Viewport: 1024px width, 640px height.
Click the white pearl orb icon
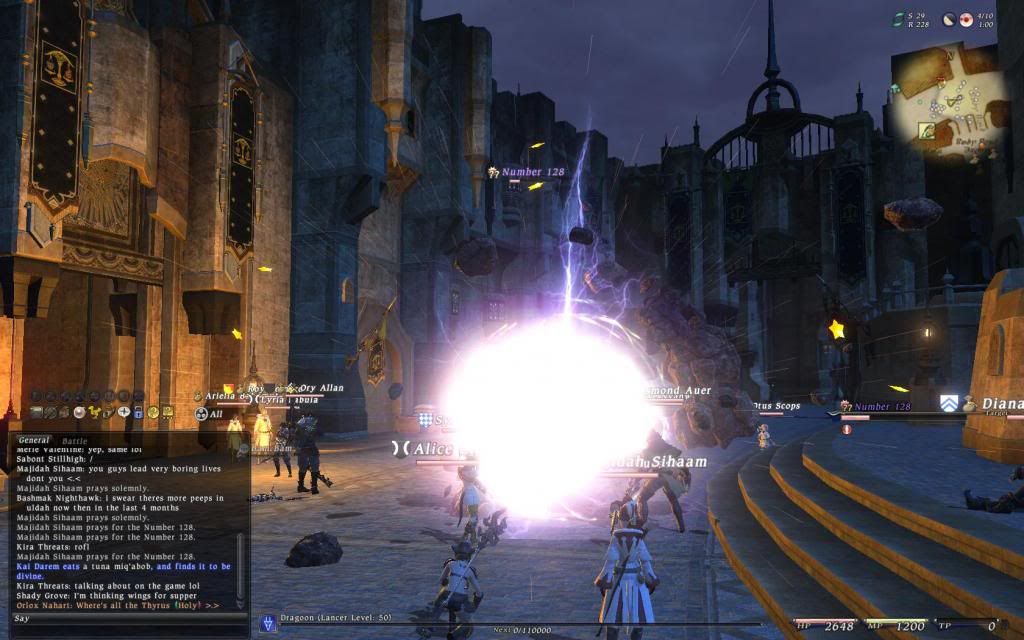click(x=79, y=412)
